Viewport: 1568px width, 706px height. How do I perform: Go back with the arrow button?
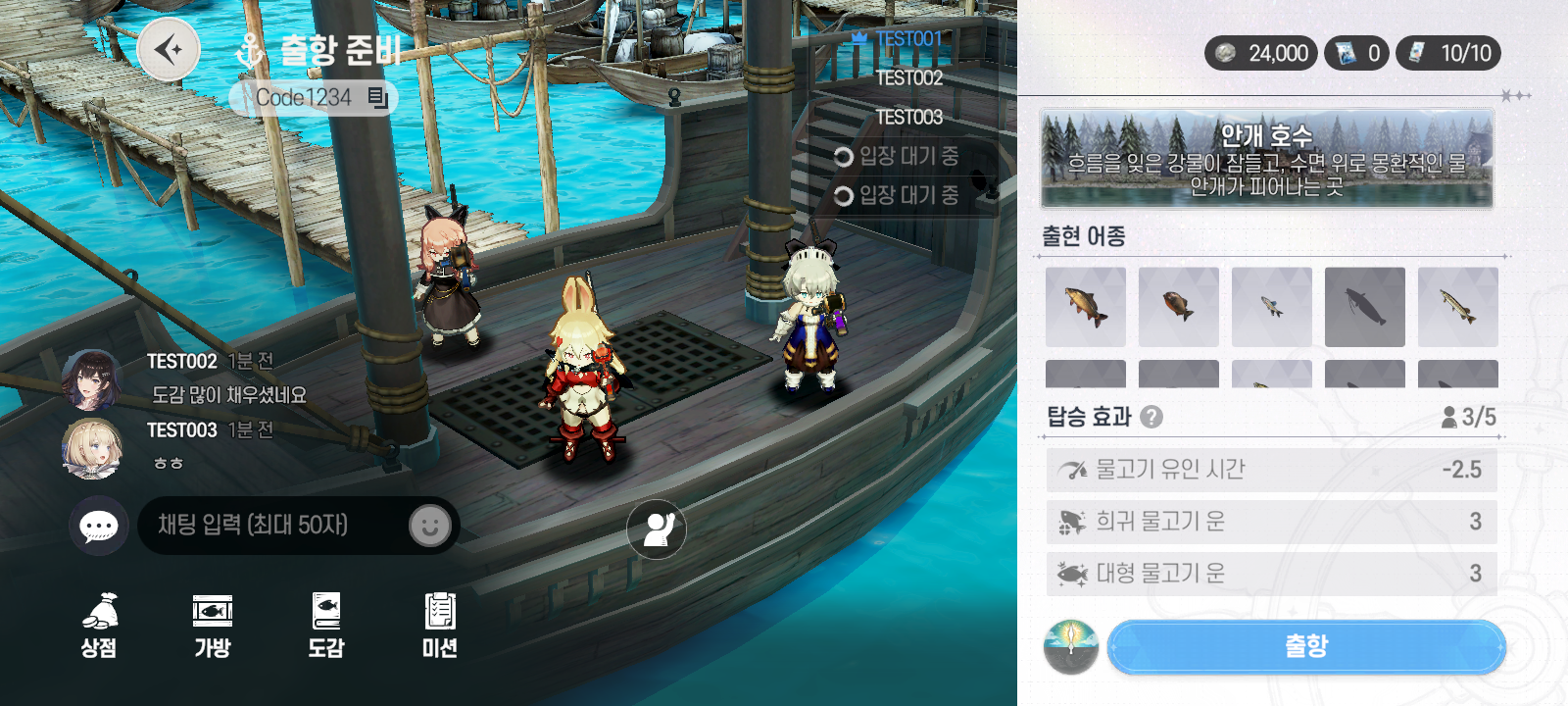[169, 49]
